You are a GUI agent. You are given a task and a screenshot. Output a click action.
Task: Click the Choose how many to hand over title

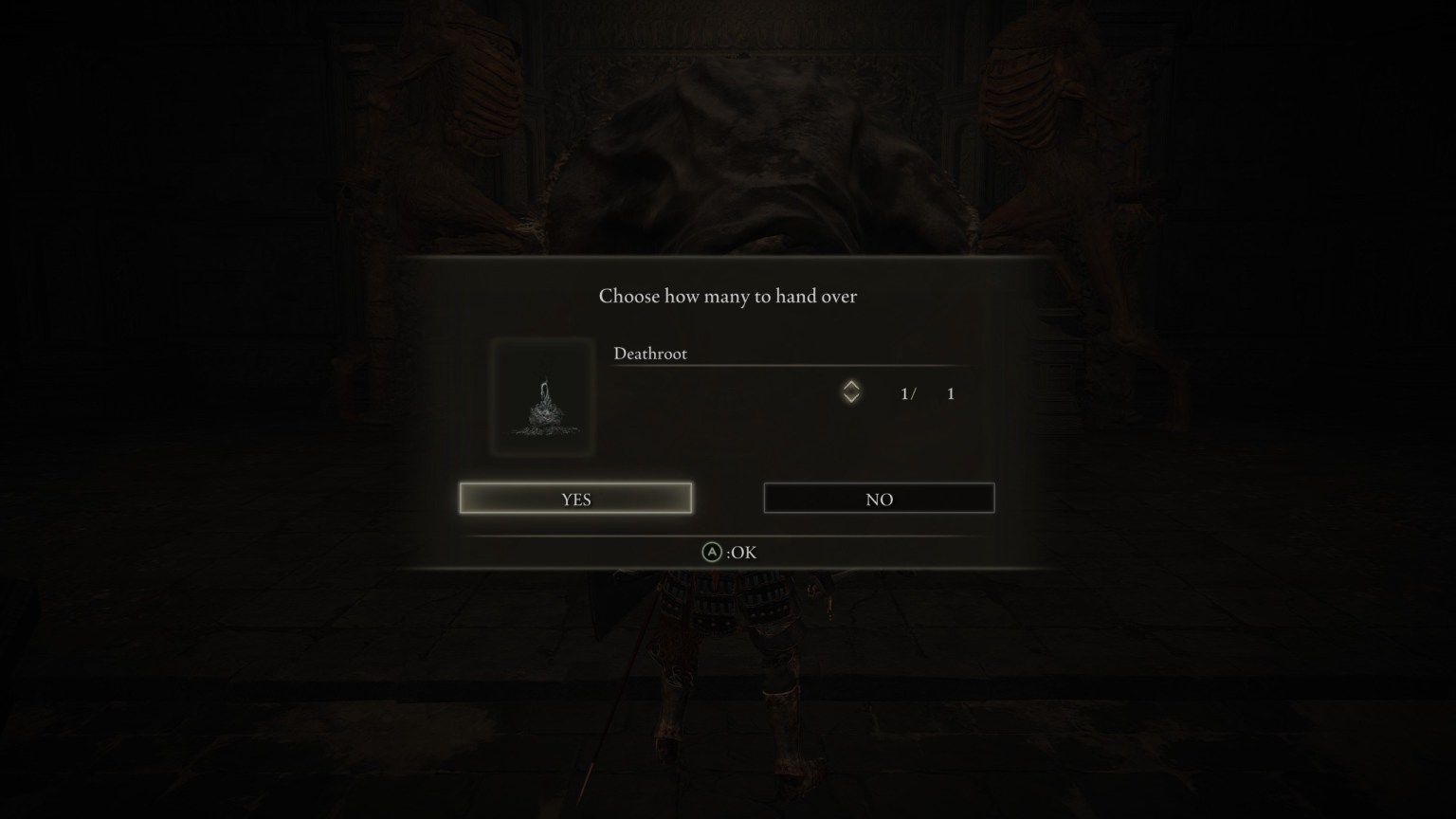(x=727, y=296)
